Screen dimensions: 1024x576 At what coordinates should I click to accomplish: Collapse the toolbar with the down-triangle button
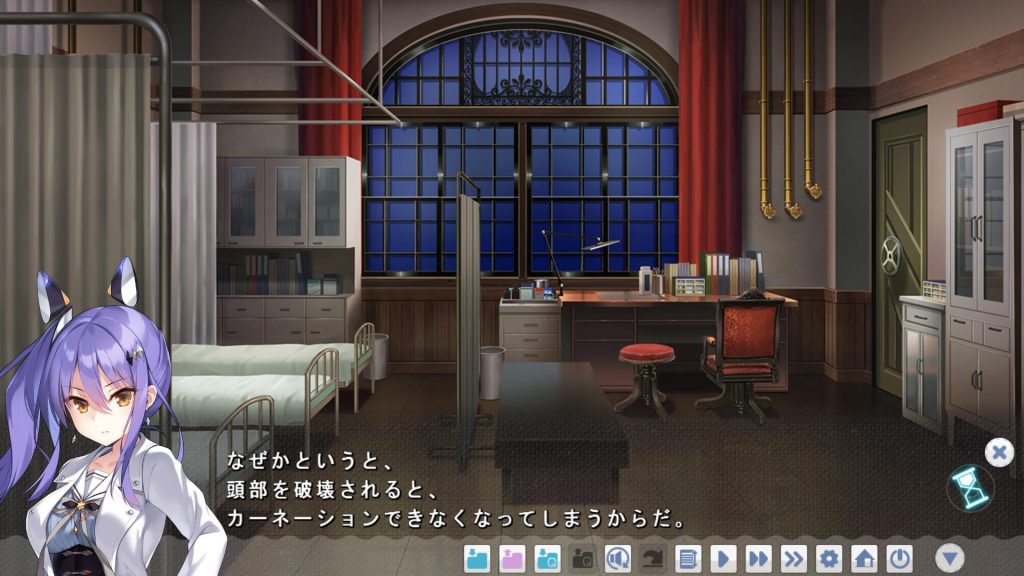[x=950, y=558]
